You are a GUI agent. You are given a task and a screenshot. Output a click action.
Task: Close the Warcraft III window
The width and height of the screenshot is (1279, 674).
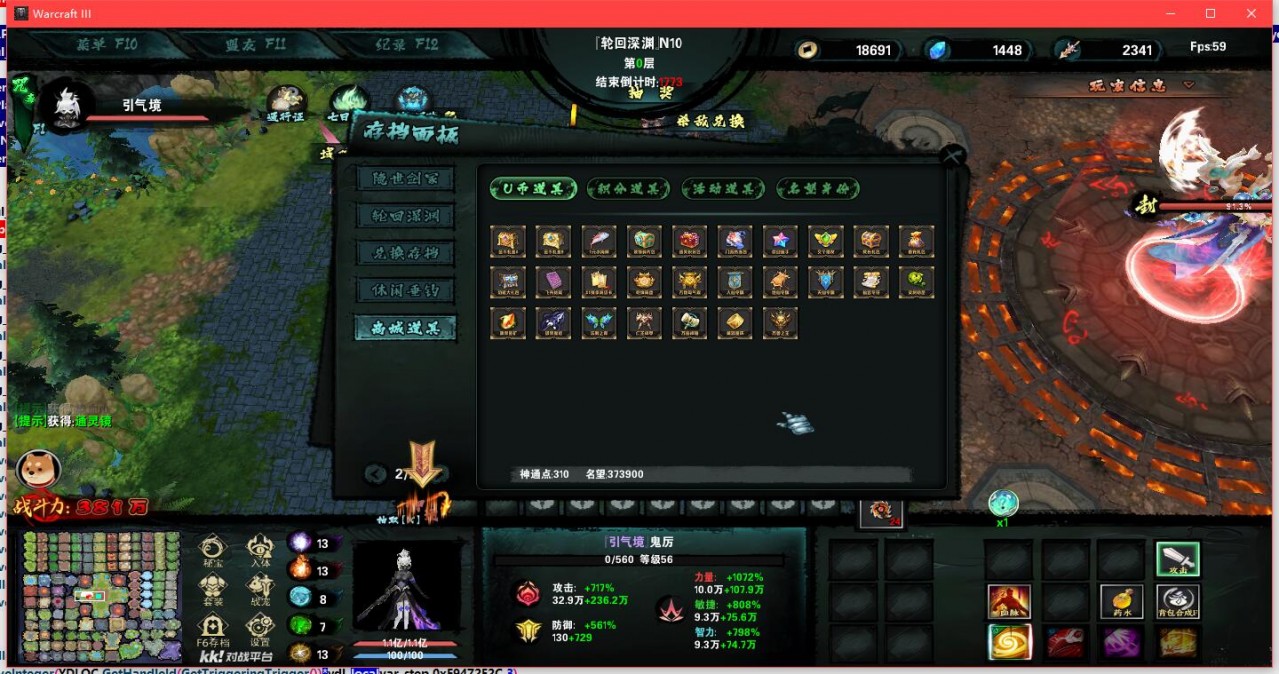1251,13
